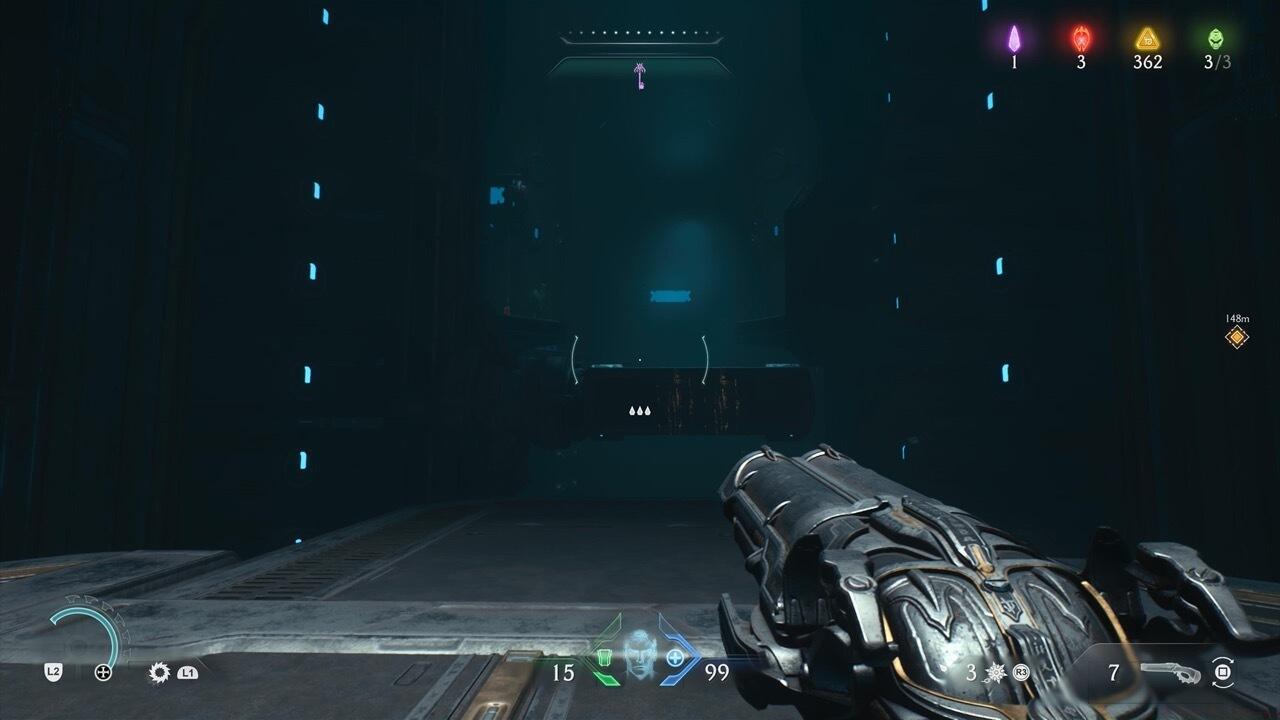Viewport: 1280px width, 720px height.
Task: Click the shield block crosshair icon
Action: 103,673
